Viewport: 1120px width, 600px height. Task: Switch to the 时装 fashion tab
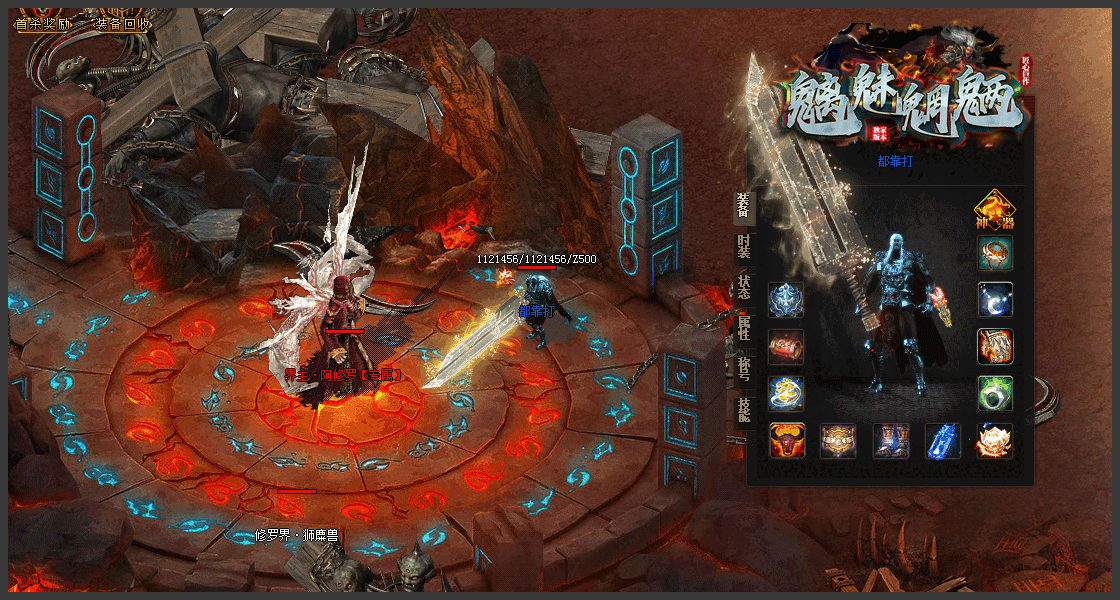pos(743,247)
